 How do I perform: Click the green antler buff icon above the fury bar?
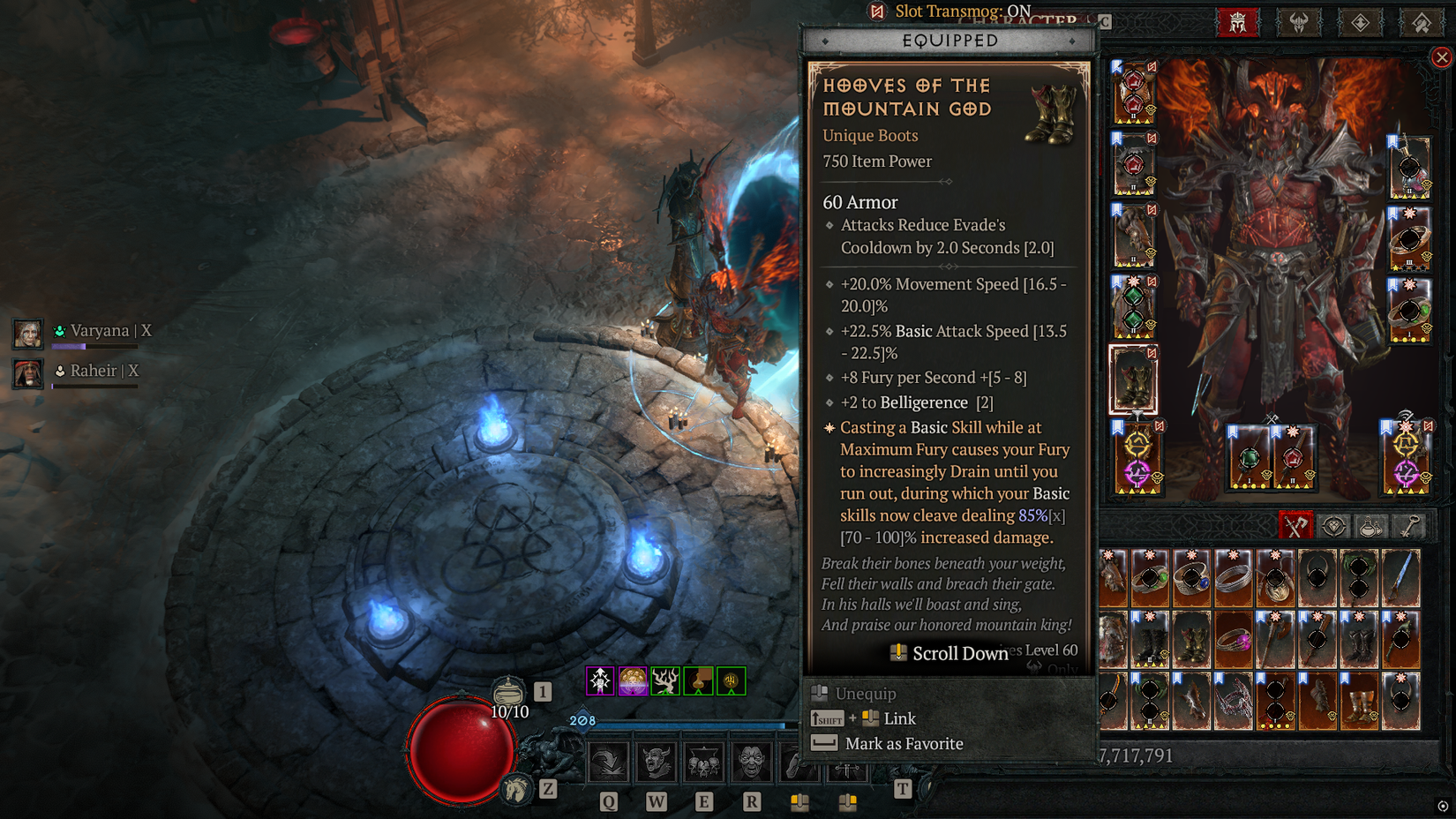click(x=663, y=680)
